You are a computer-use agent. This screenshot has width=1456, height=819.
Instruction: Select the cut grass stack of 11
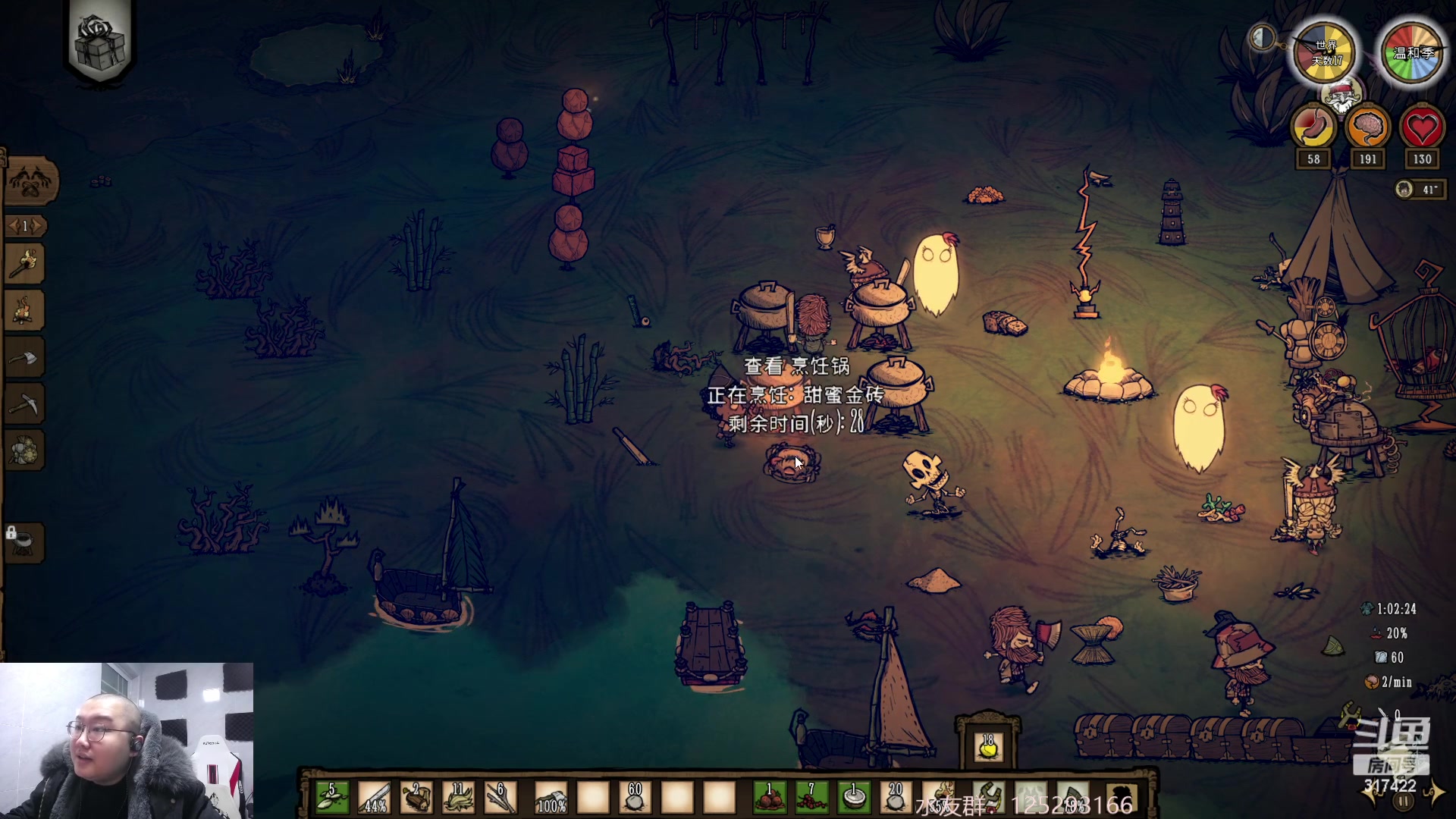458,798
